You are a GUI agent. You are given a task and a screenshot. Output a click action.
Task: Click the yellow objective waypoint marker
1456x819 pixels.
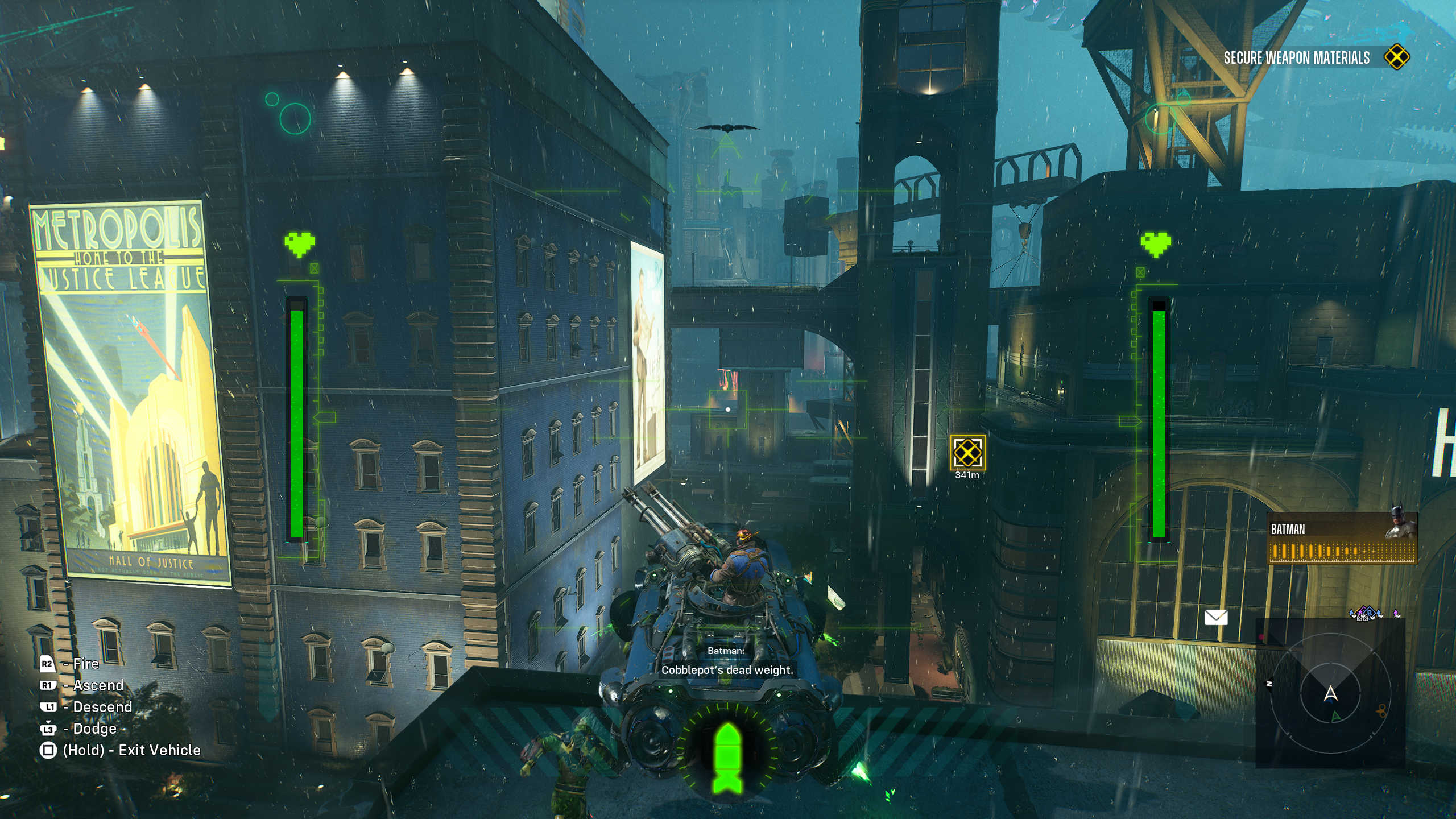(x=967, y=453)
